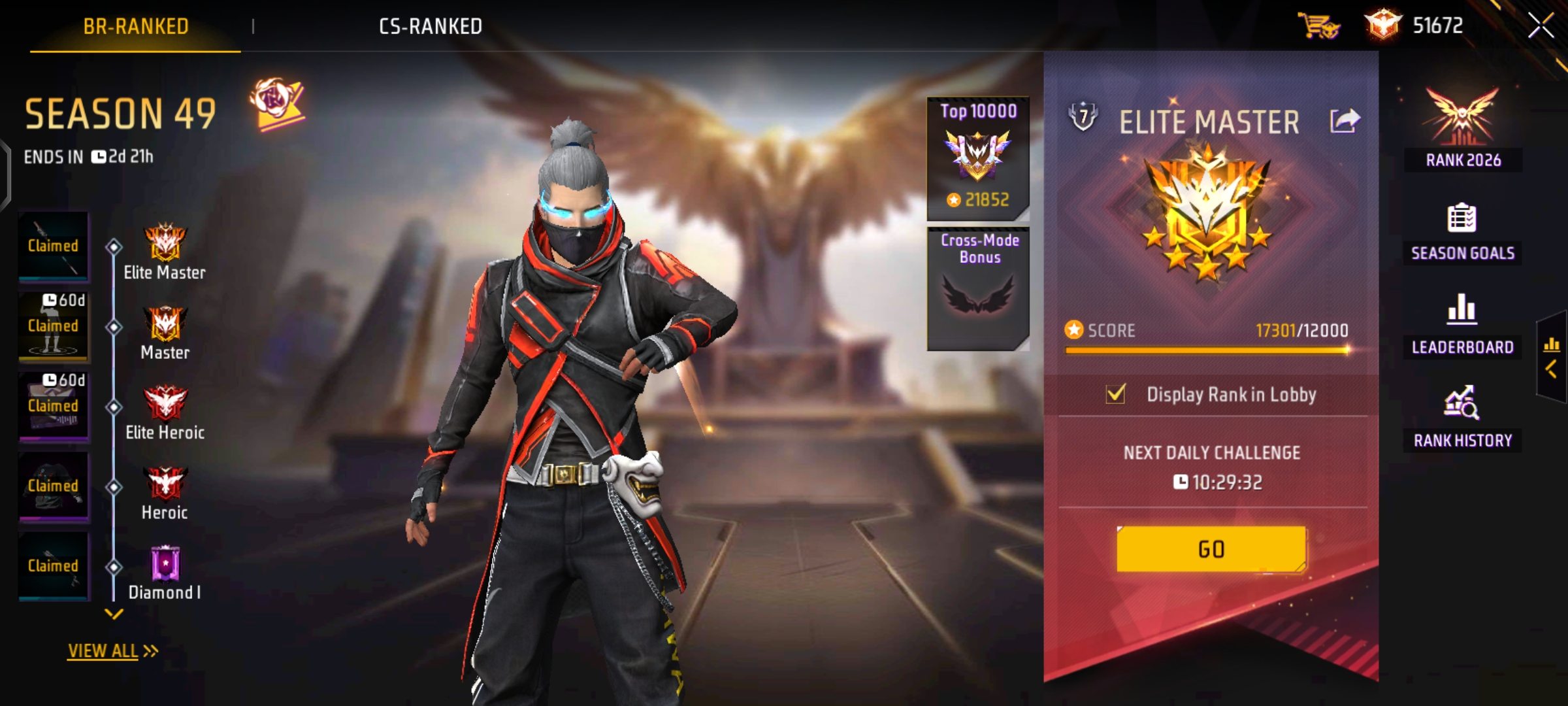This screenshot has height=706, width=1568.
Task: Select the Elite Master claimed reward tile
Action: pyautogui.click(x=54, y=246)
